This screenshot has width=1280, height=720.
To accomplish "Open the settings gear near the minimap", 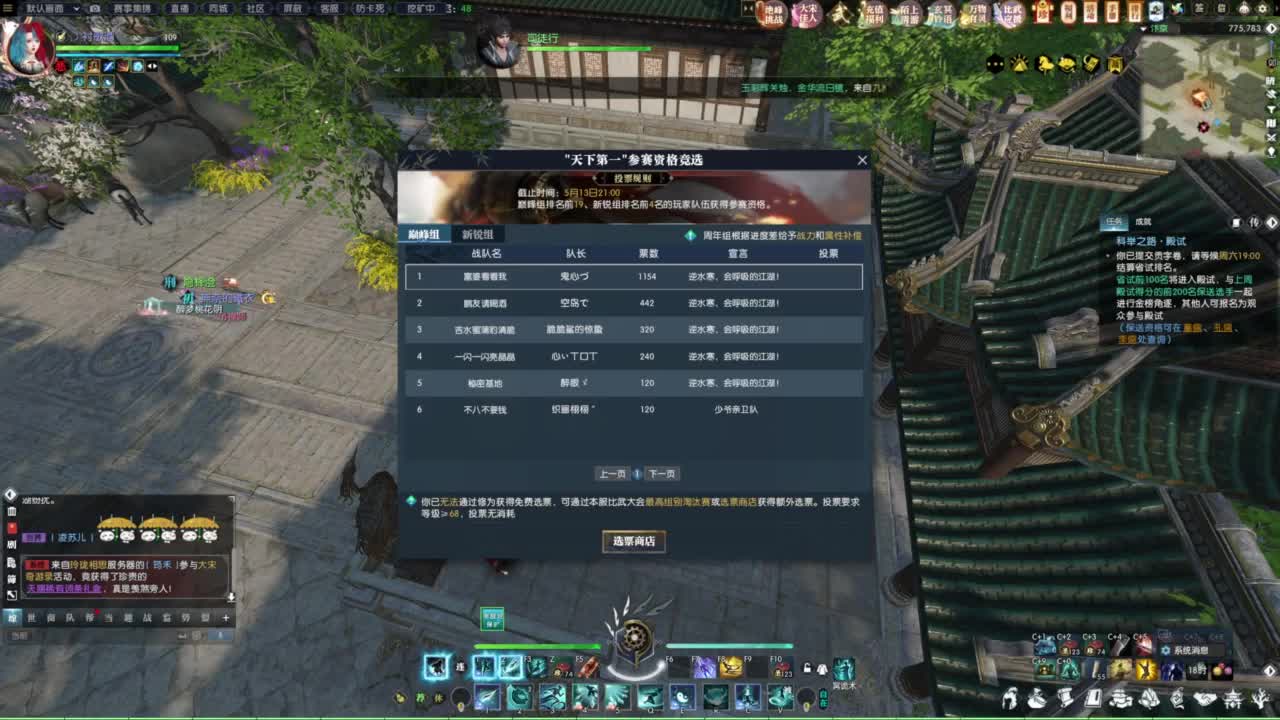I will pyautogui.click(x=1263, y=8).
